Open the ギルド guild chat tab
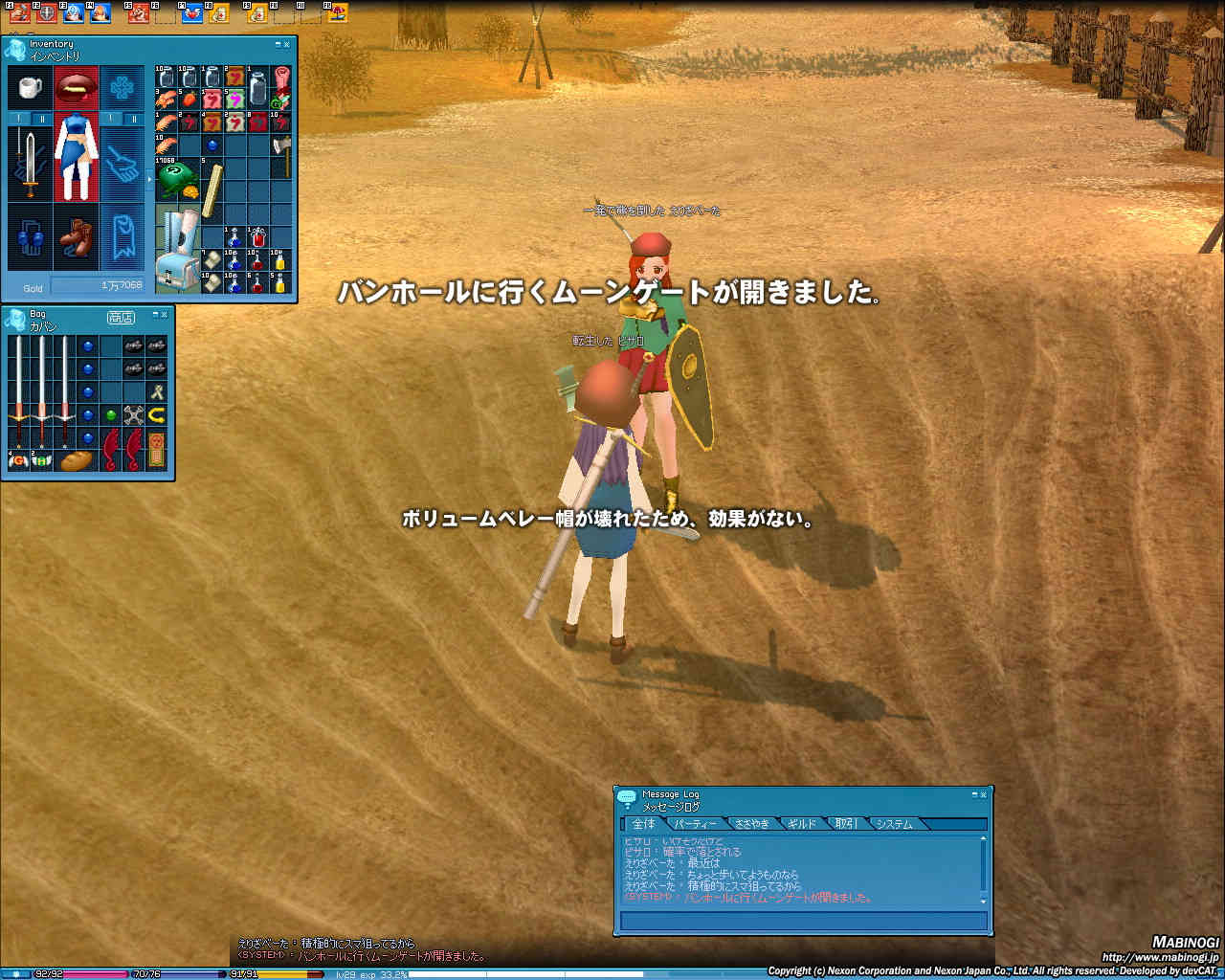 [802, 824]
